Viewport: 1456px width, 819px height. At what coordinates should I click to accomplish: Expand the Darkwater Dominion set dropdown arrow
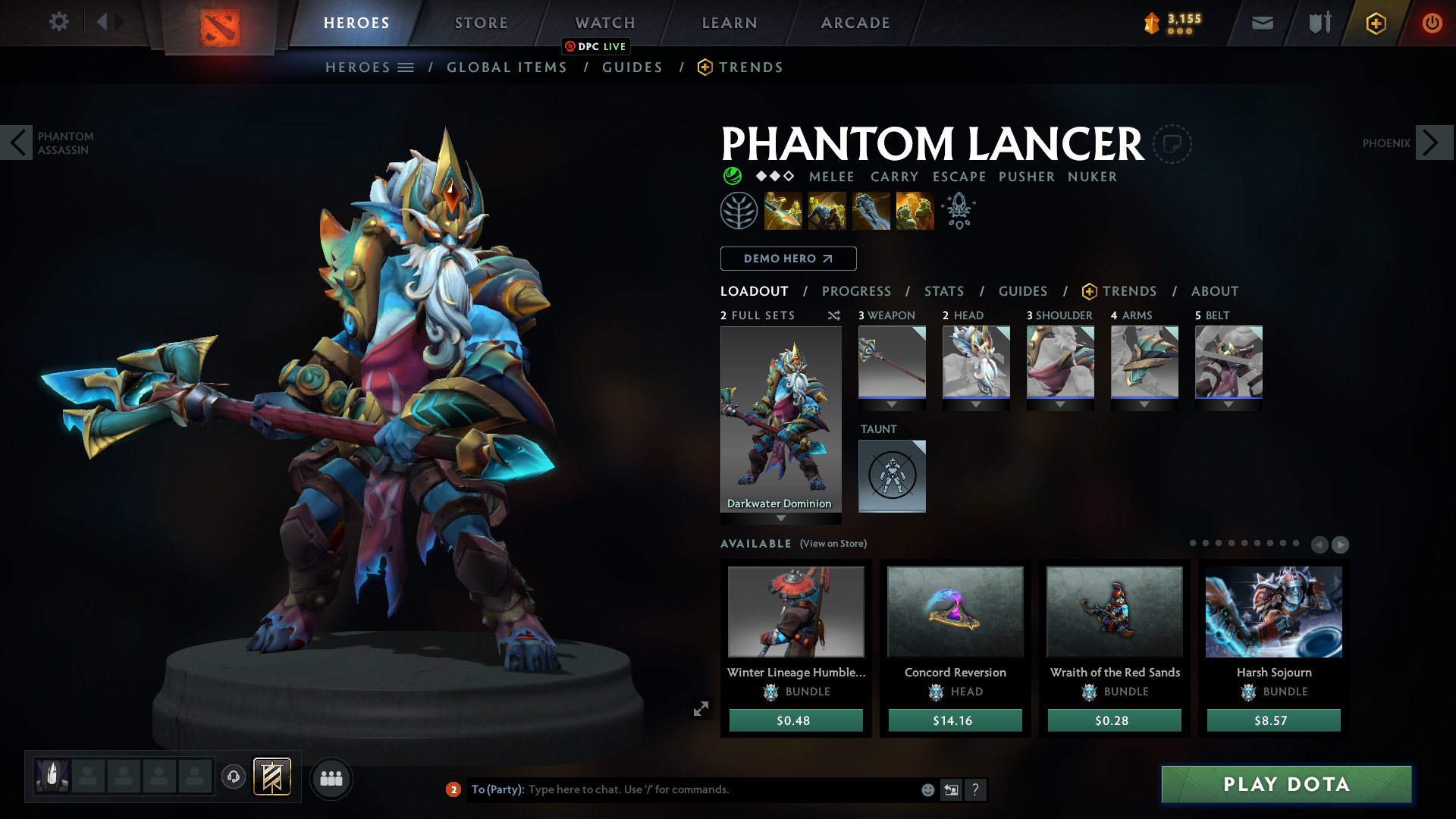(780, 519)
